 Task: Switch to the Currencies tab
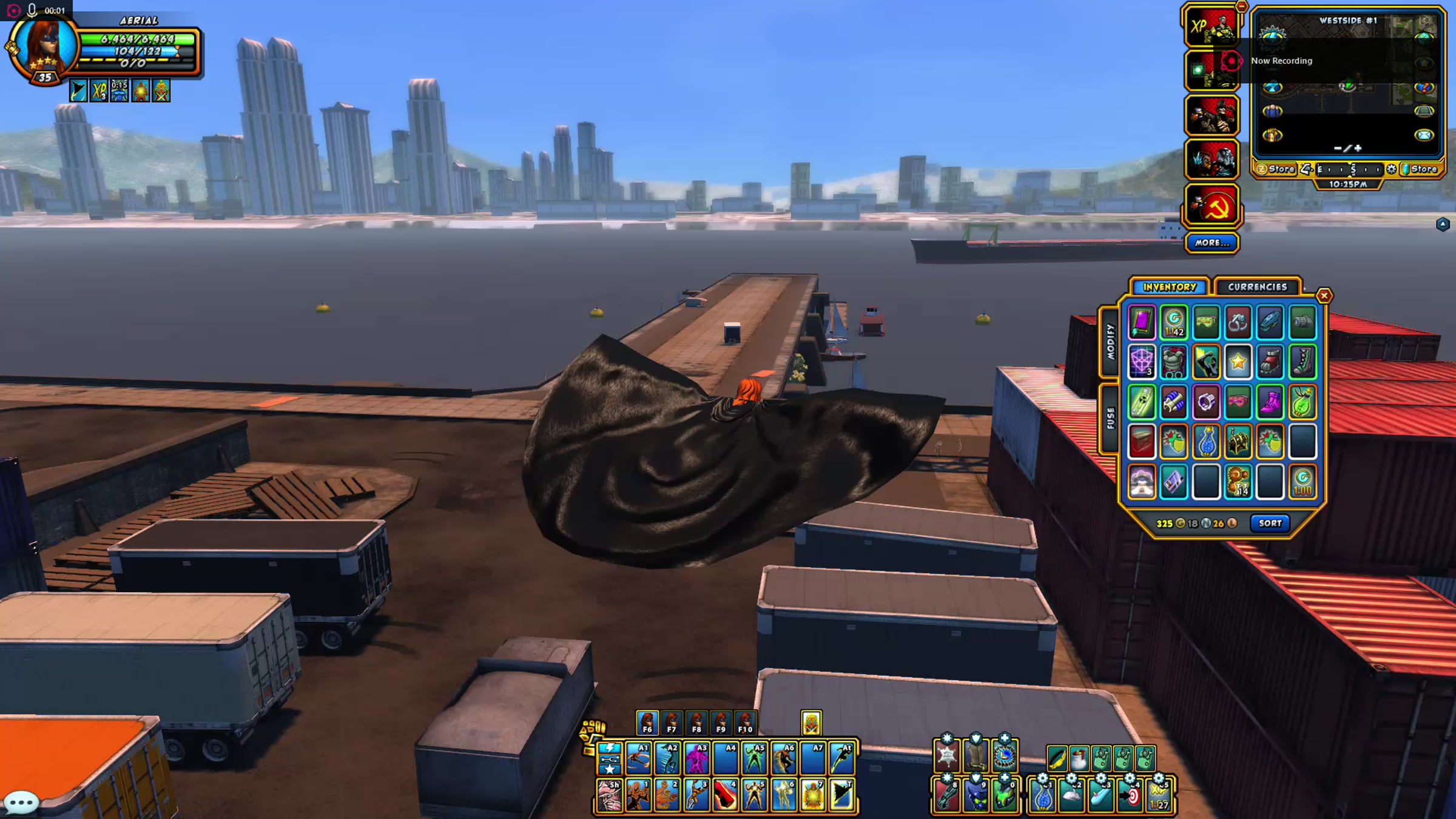tap(1257, 287)
